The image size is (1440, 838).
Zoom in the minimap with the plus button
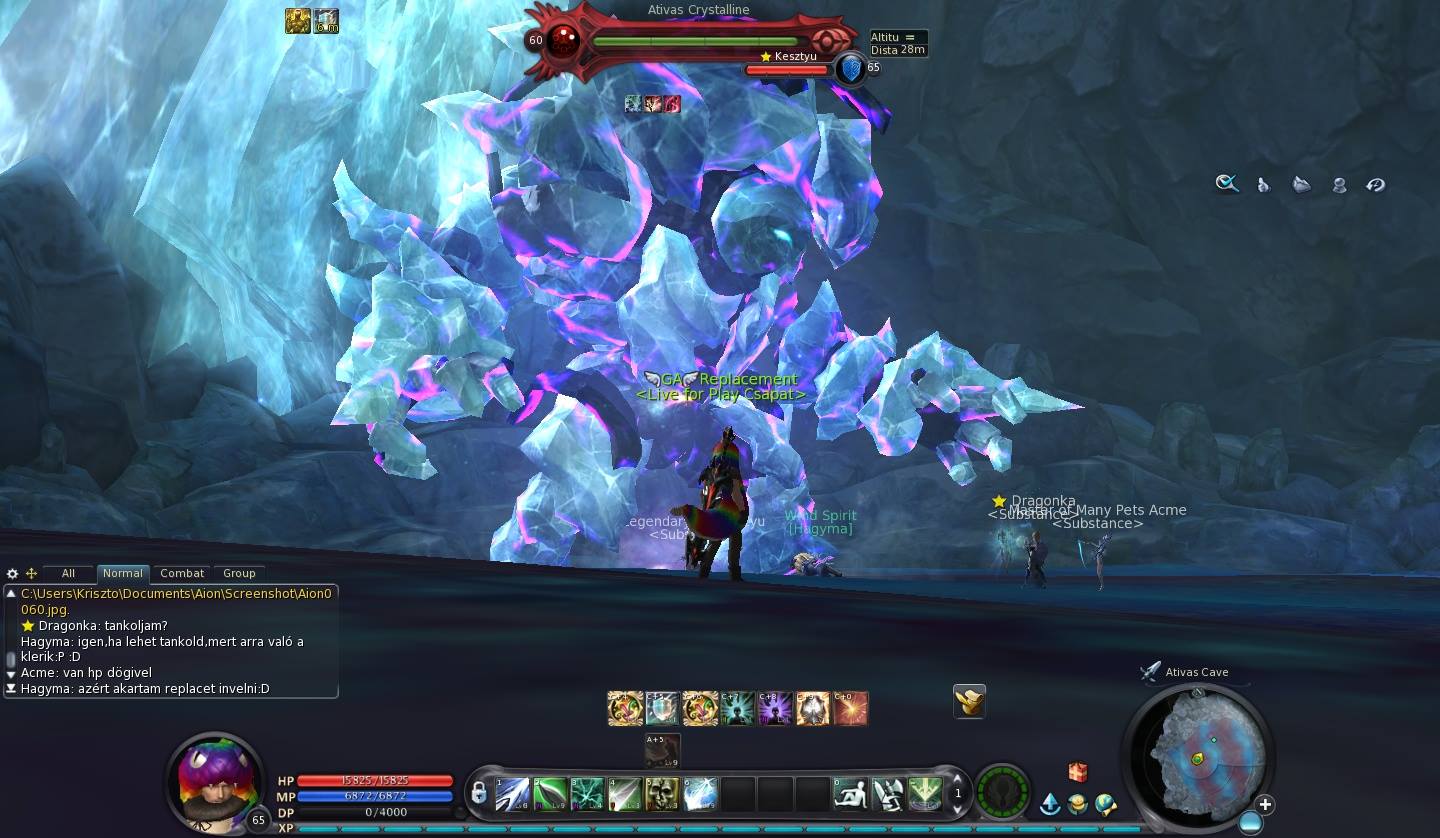pos(1265,804)
